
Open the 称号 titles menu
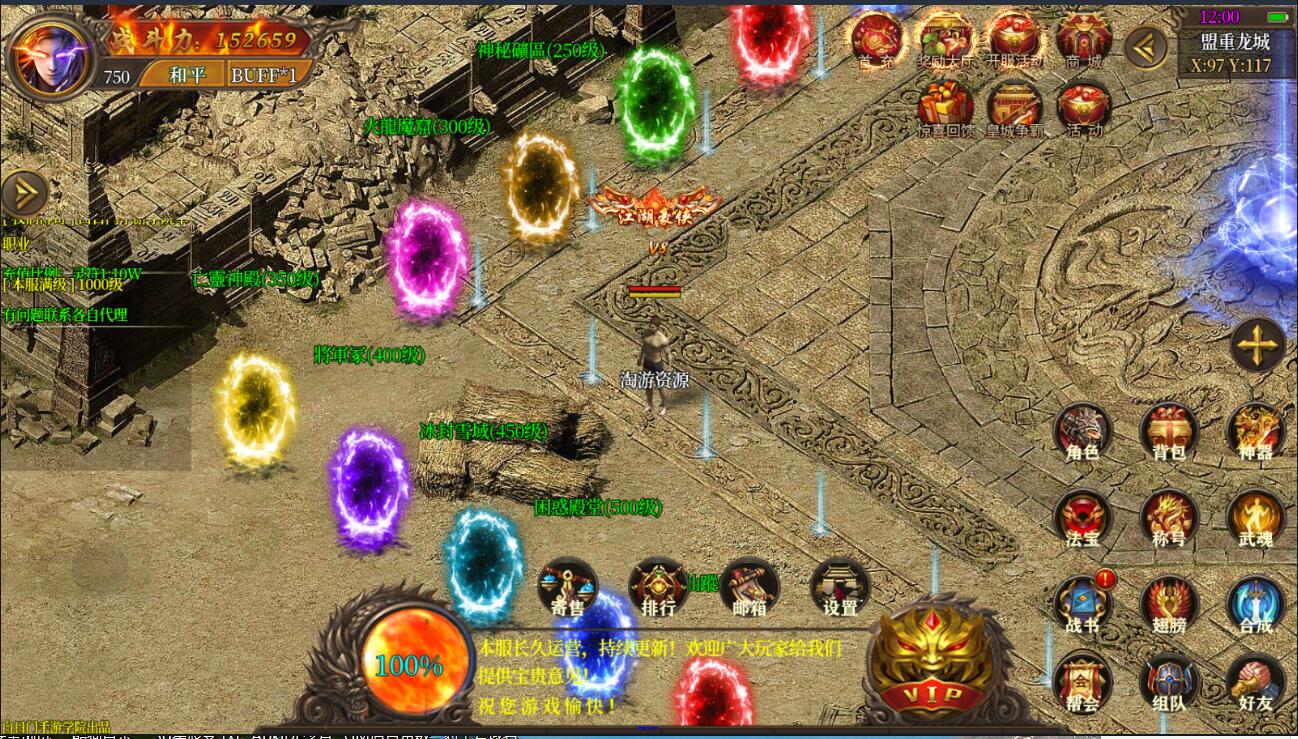click(1169, 518)
